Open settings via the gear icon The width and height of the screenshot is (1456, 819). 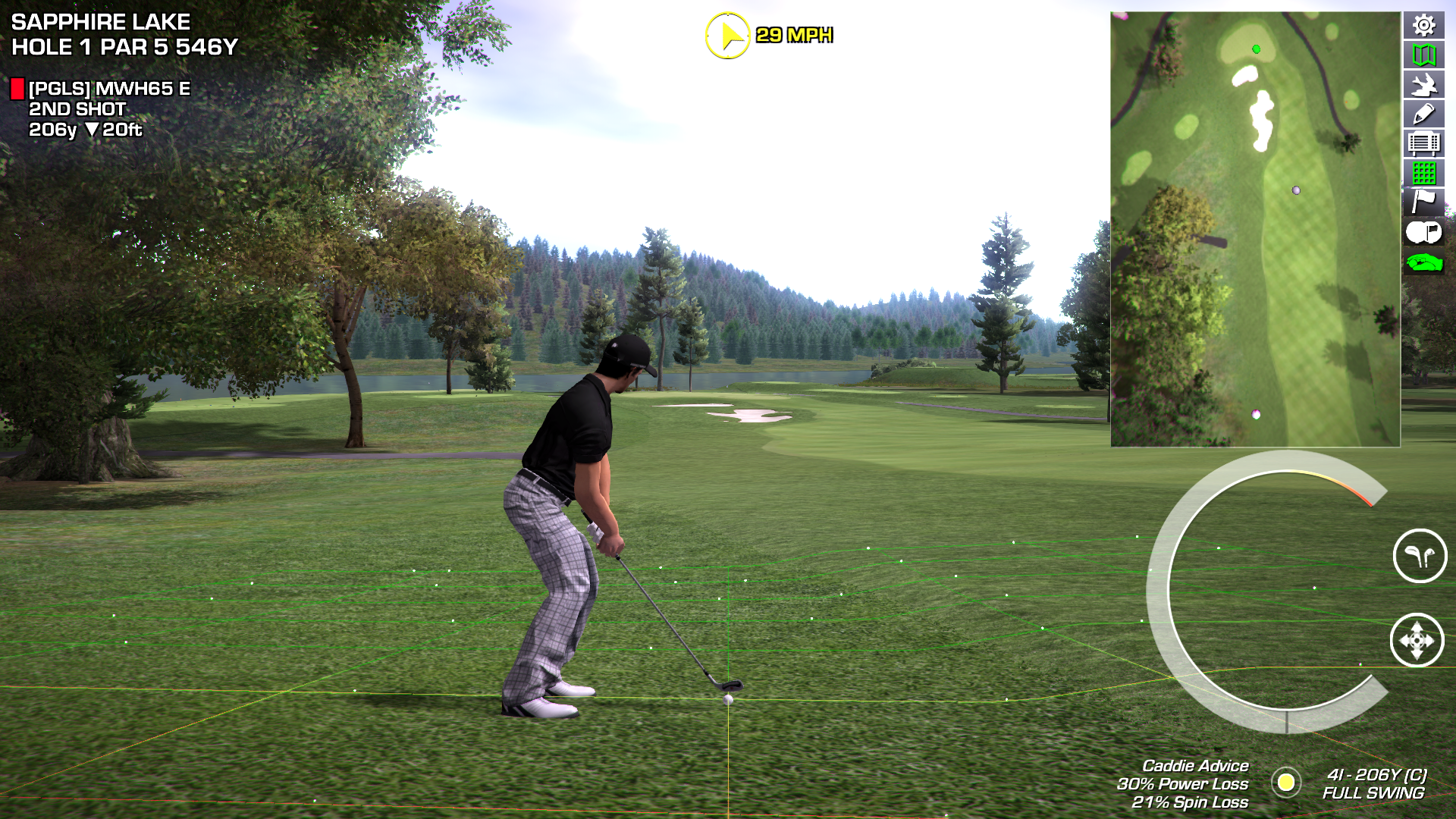pyautogui.click(x=1423, y=25)
